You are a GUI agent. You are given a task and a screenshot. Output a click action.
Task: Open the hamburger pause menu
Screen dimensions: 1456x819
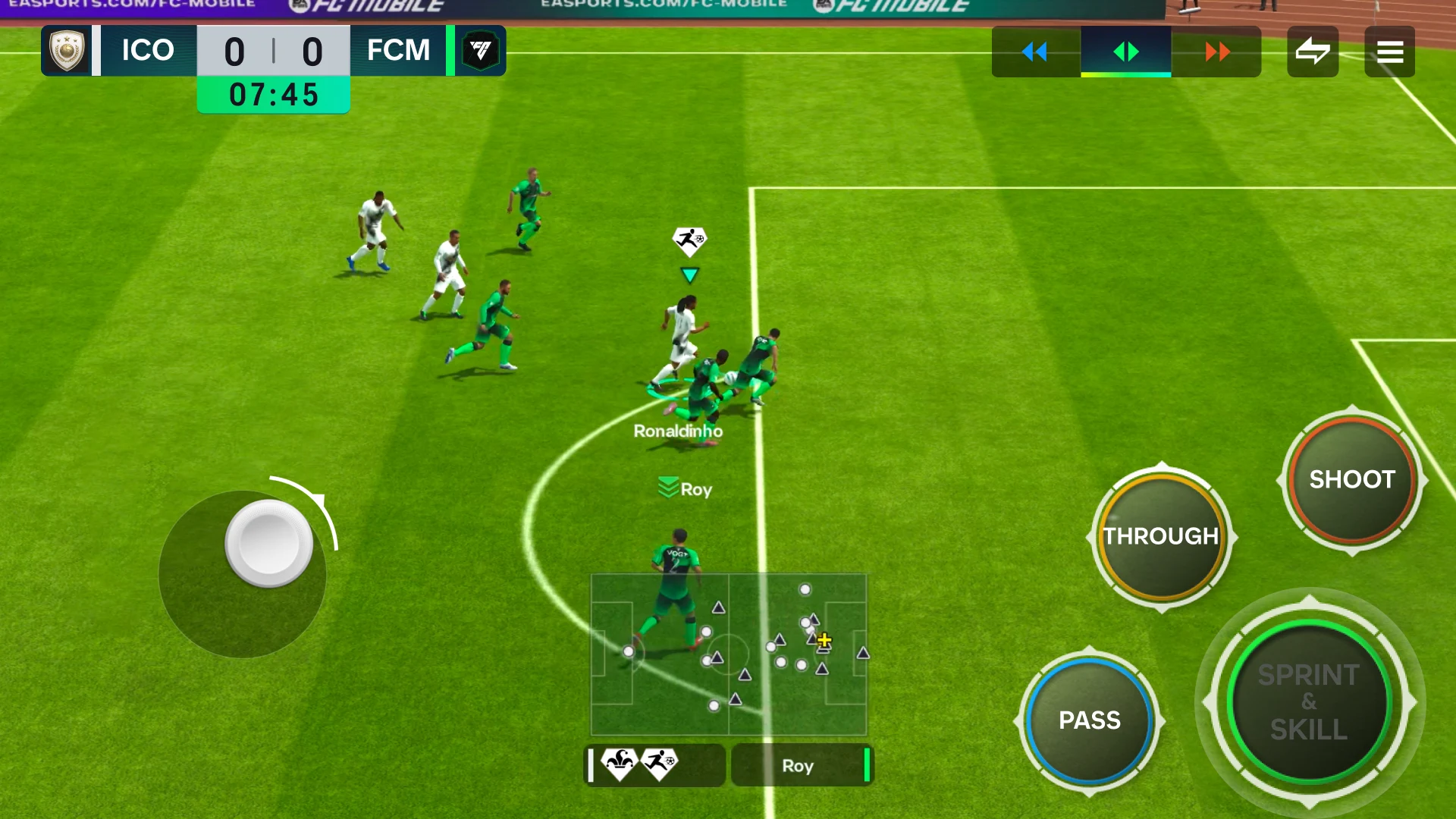tap(1390, 51)
